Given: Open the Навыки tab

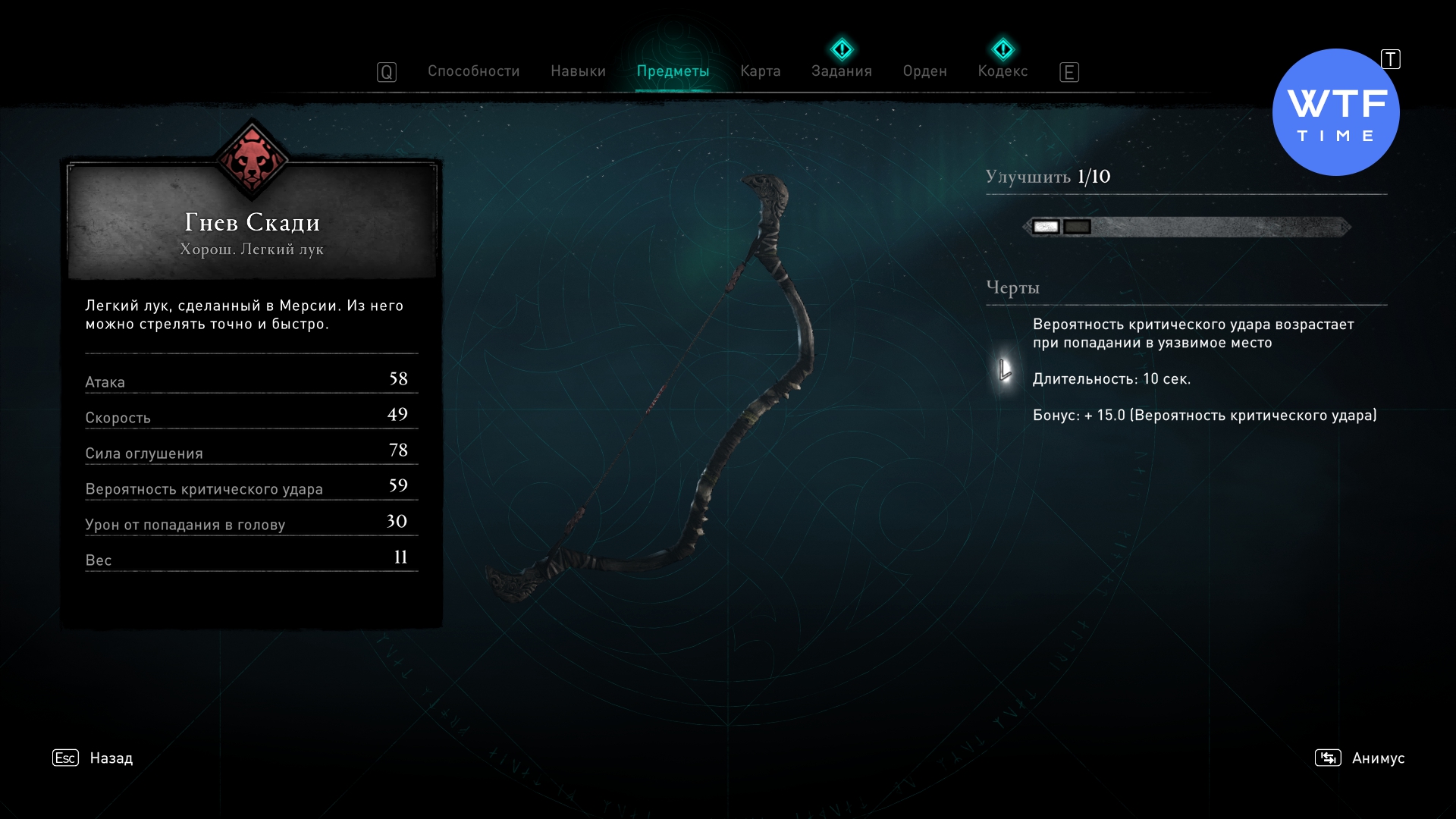Looking at the screenshot, I should [578, 71].
